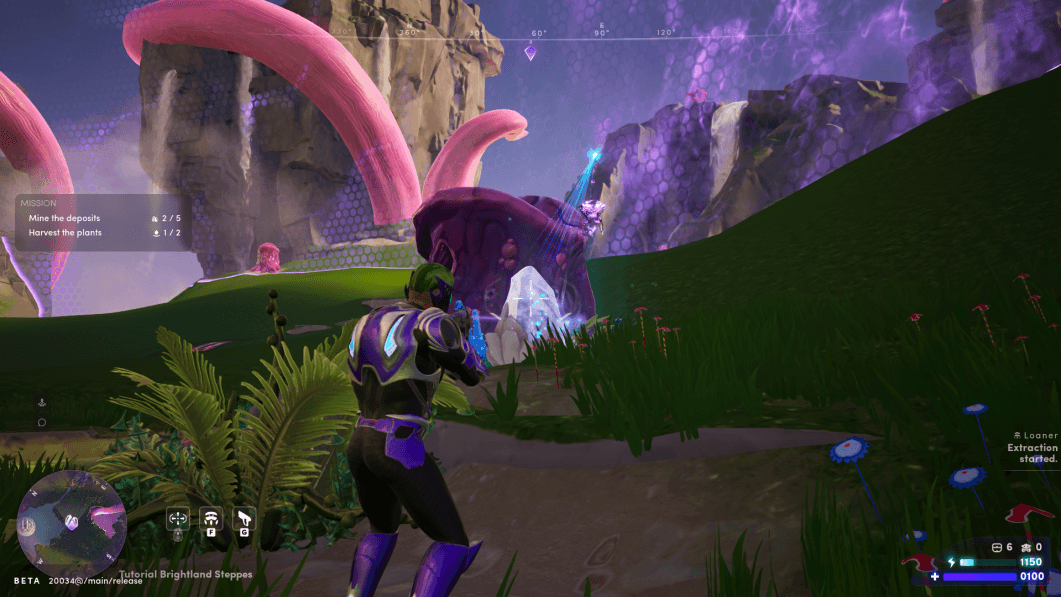Click the purple player marker on minimap

click(71, 522)
